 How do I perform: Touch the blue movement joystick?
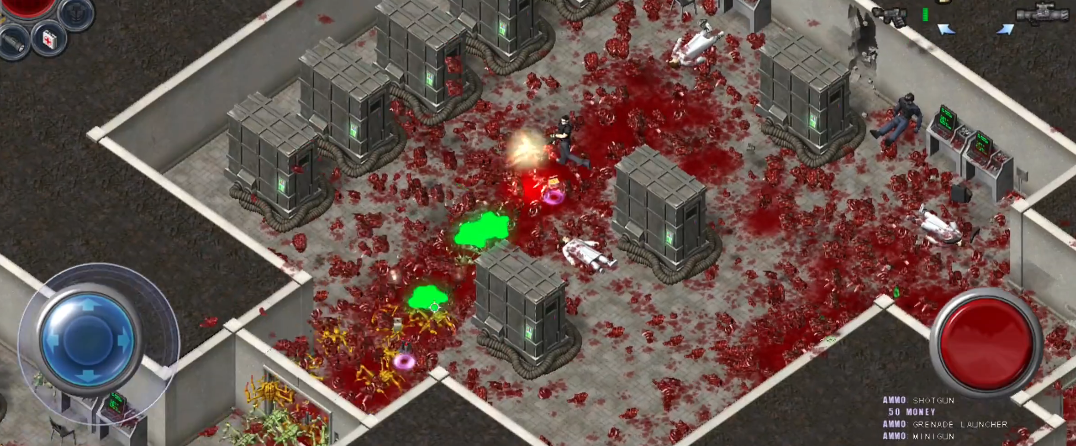click(x=90, y=337)
